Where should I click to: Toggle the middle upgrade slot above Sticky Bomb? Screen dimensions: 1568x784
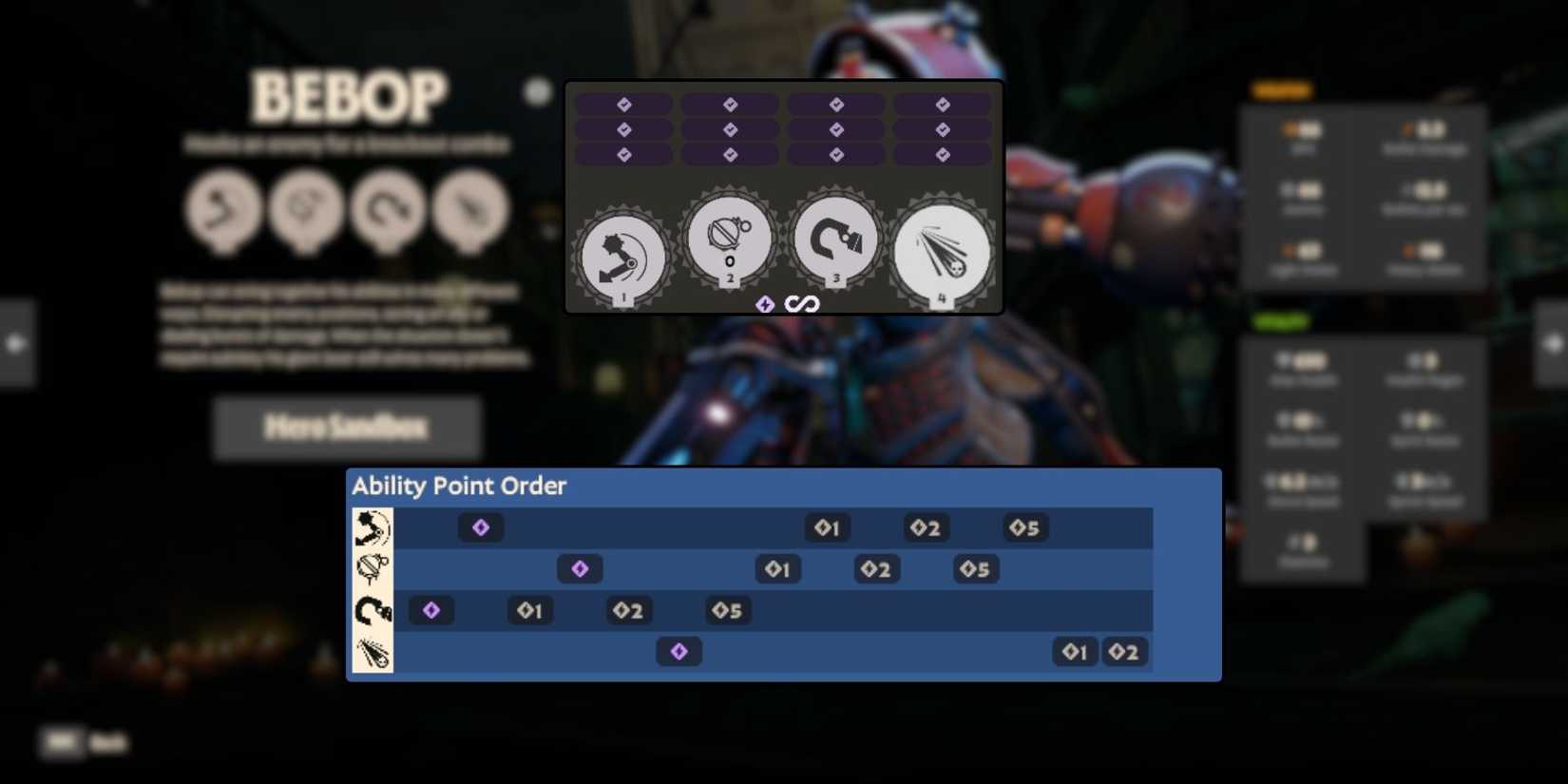[x=729, y=129]
